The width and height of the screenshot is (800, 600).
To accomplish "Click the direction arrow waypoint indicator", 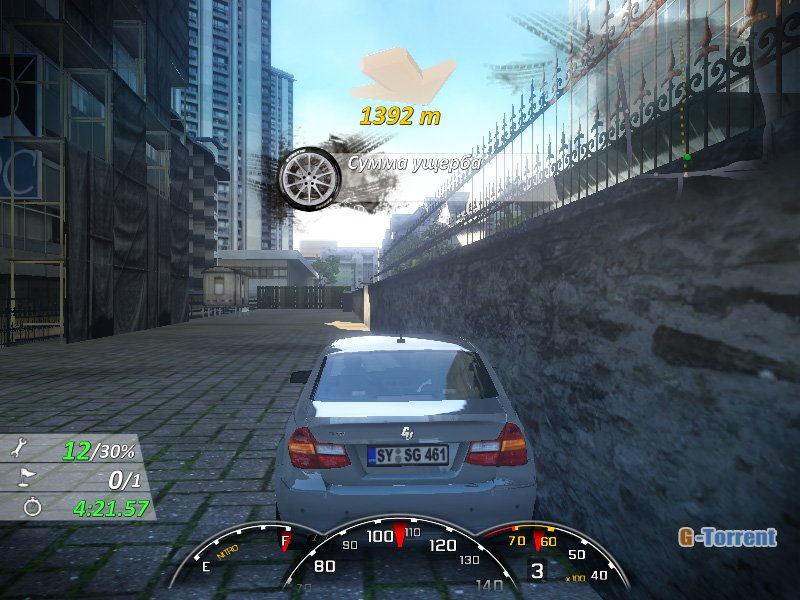I will click(408, 77).
